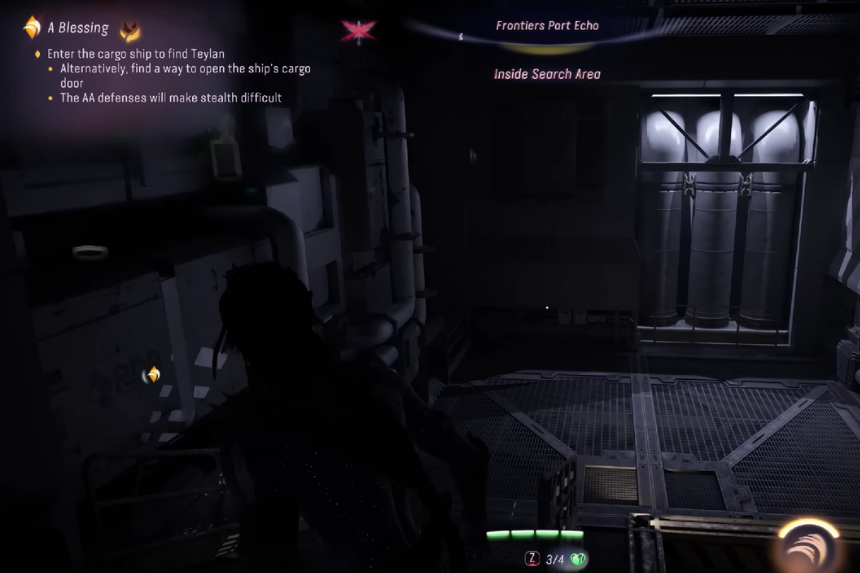
Task: Use the green heart healing item icon
Action: point(578,559)
